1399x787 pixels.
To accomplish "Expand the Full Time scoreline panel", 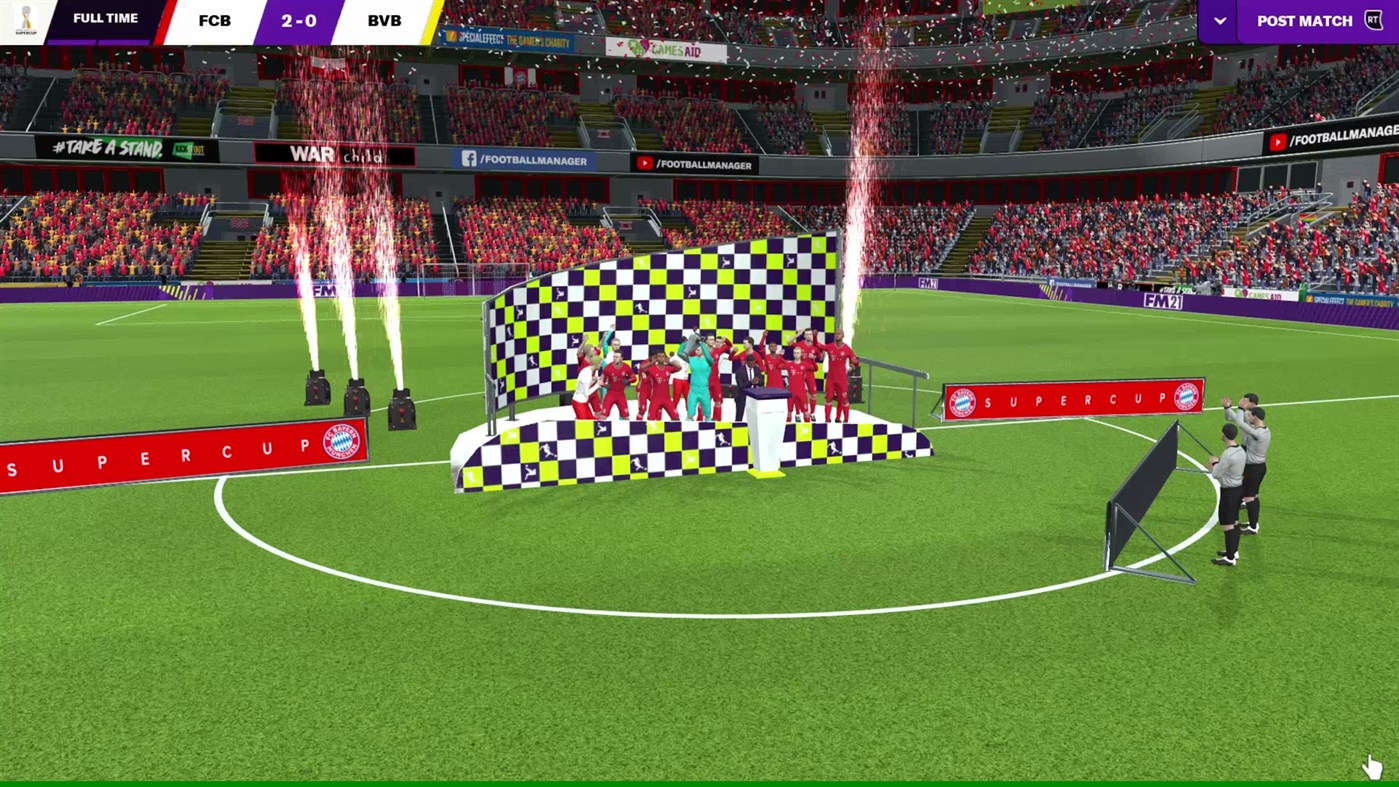I will pos(105,18).
